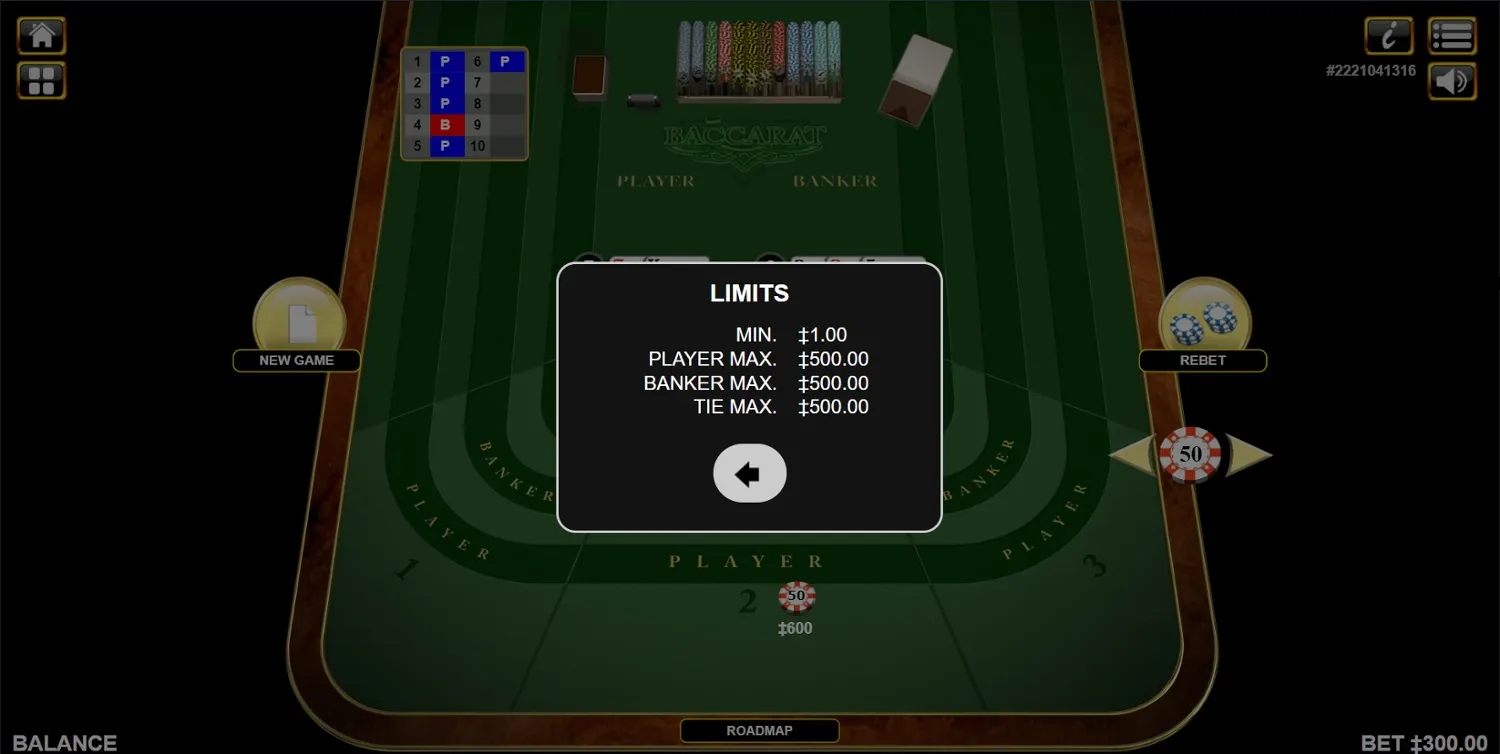
Task: Mute the game sound with the speaker icon
Action: tap(1452, 80)
